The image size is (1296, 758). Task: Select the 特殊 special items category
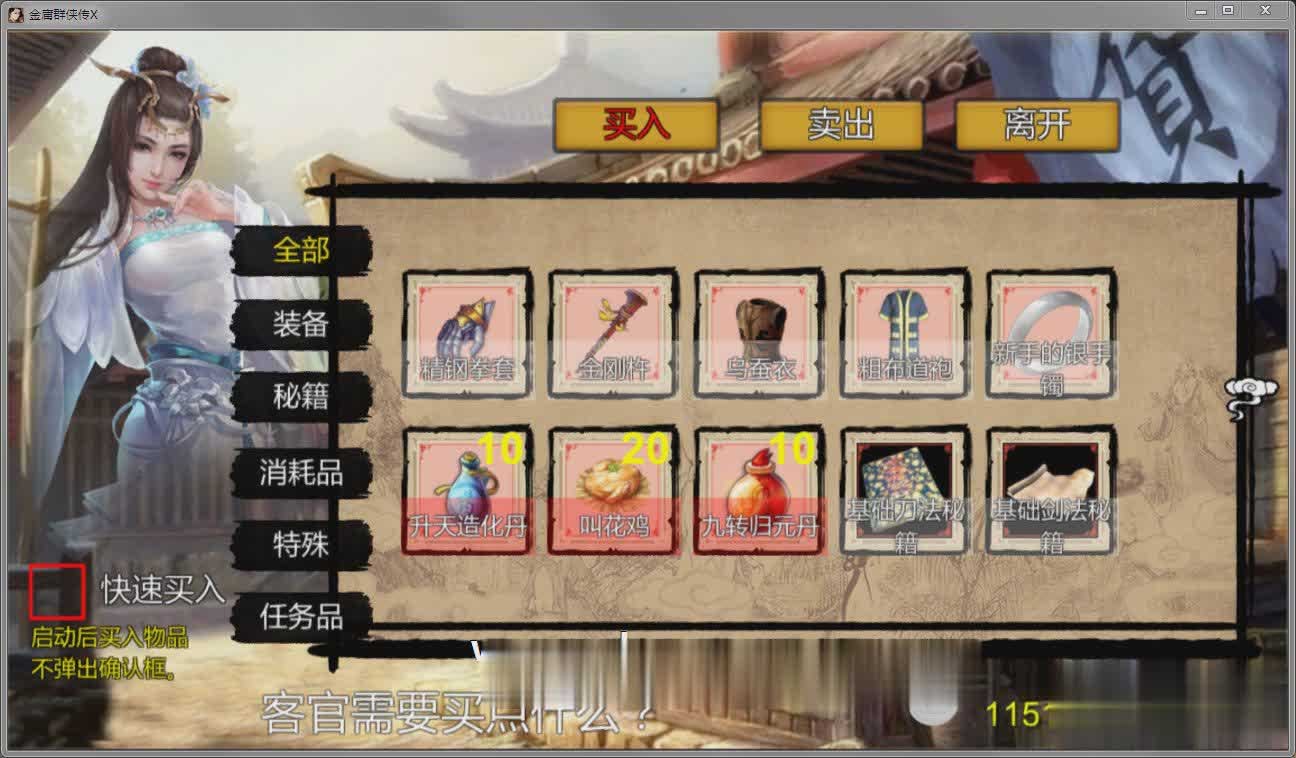[x=302, y=544]
